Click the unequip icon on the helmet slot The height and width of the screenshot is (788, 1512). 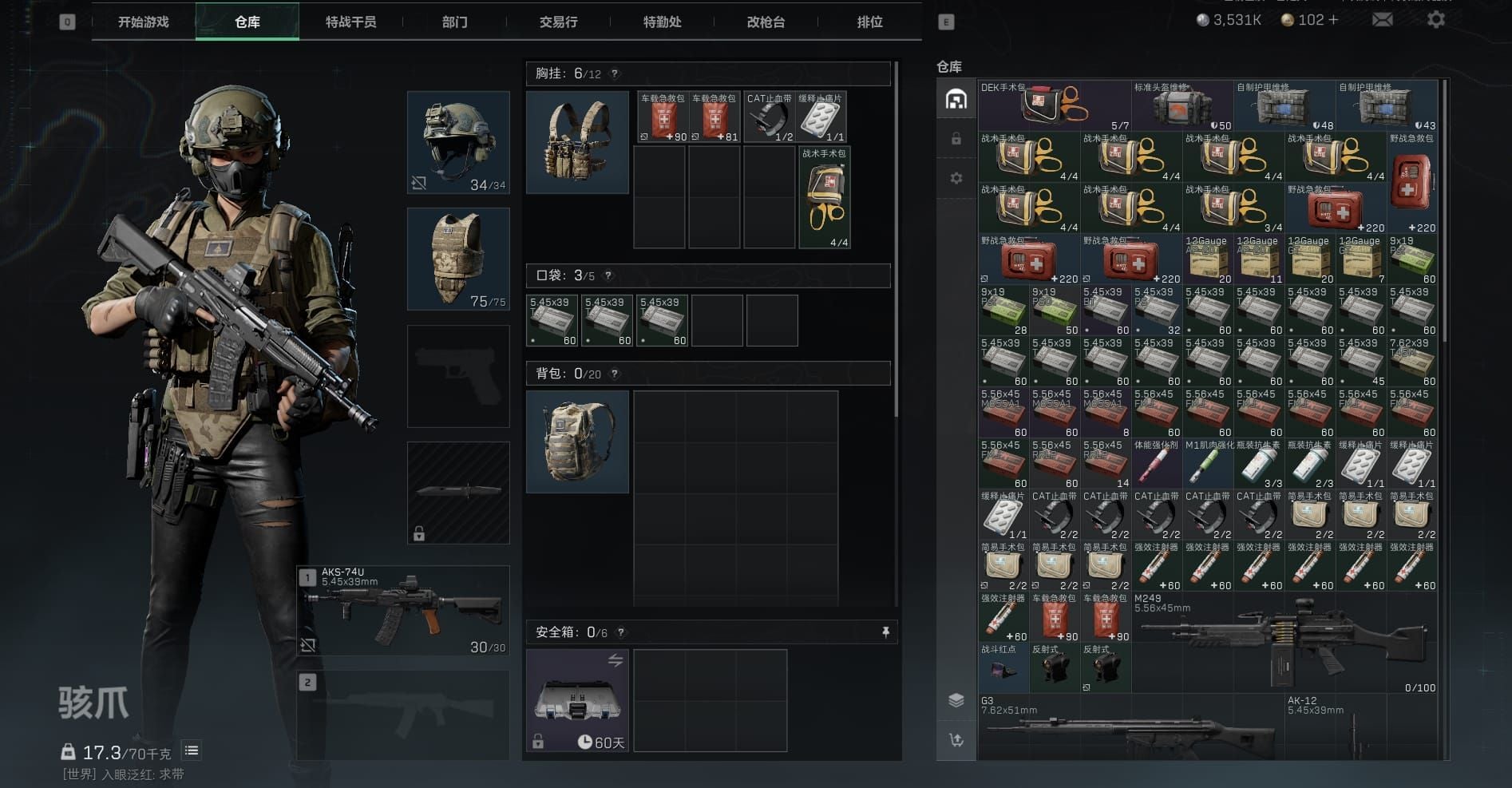click(418, 183)
